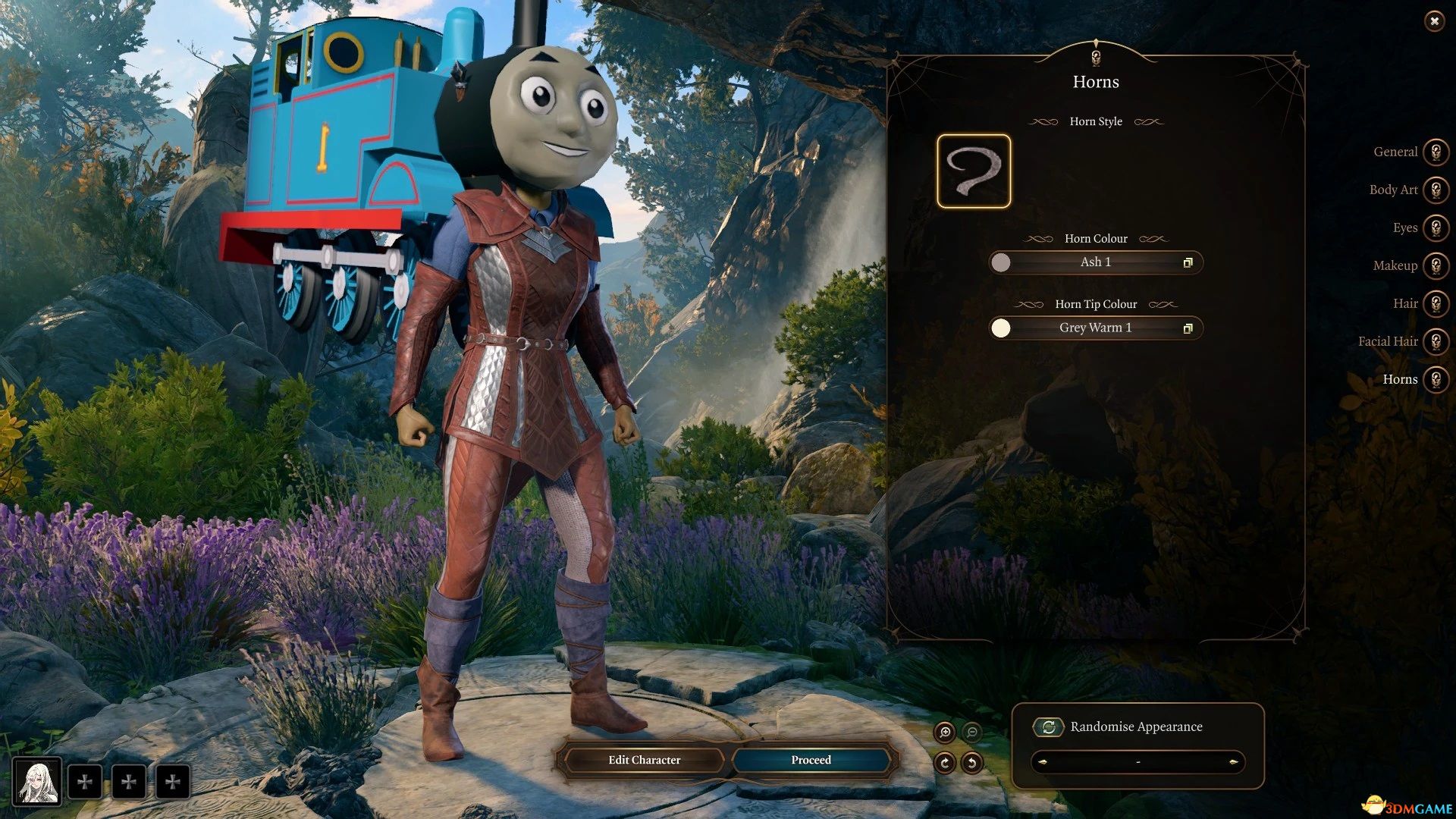This screenshot has width=1456, height=819.
Task: Cycle to the previous randomise preset
Action: pos(1043,762)
